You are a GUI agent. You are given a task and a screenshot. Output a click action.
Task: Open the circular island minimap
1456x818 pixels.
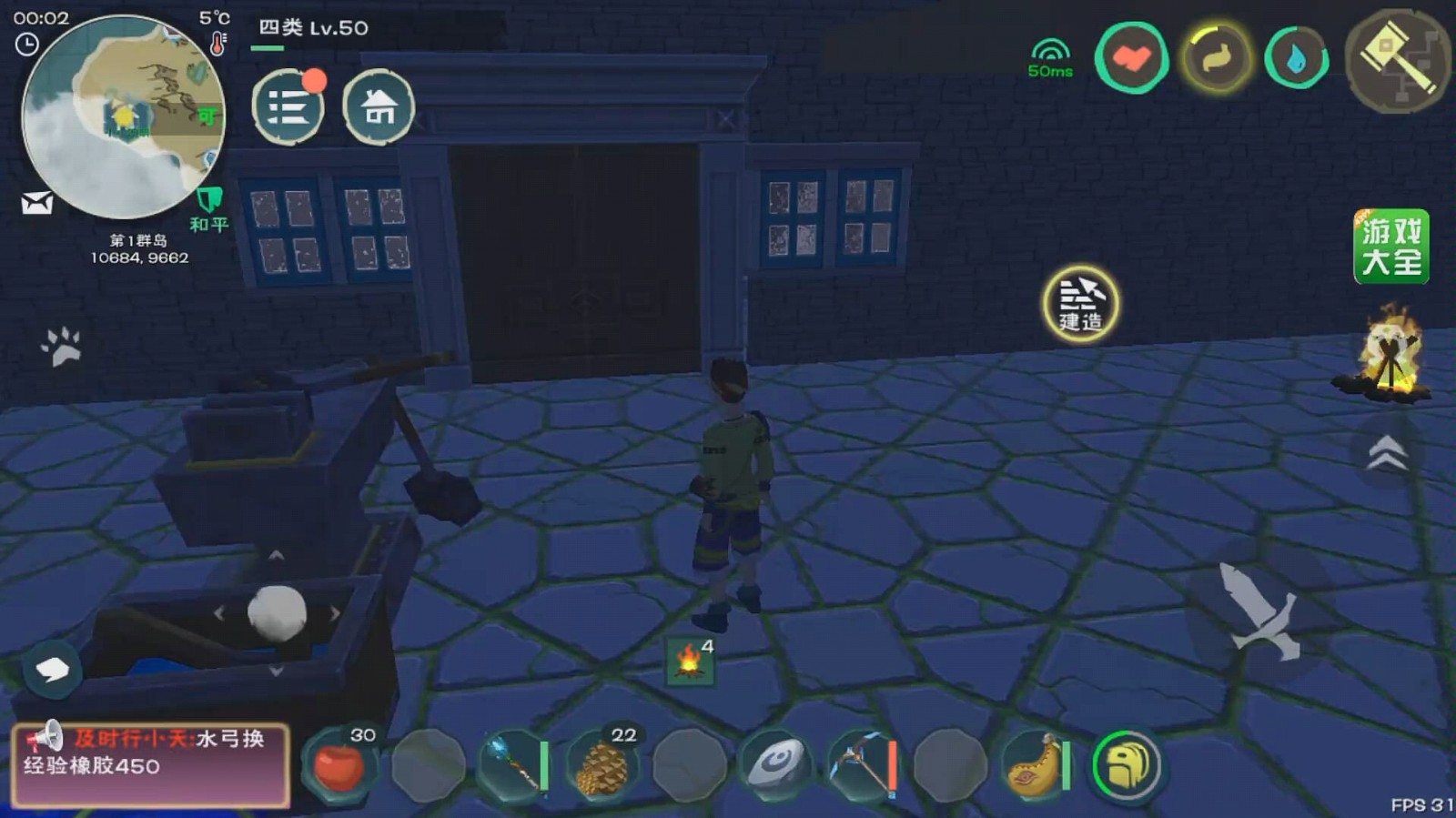coord(123,116)
